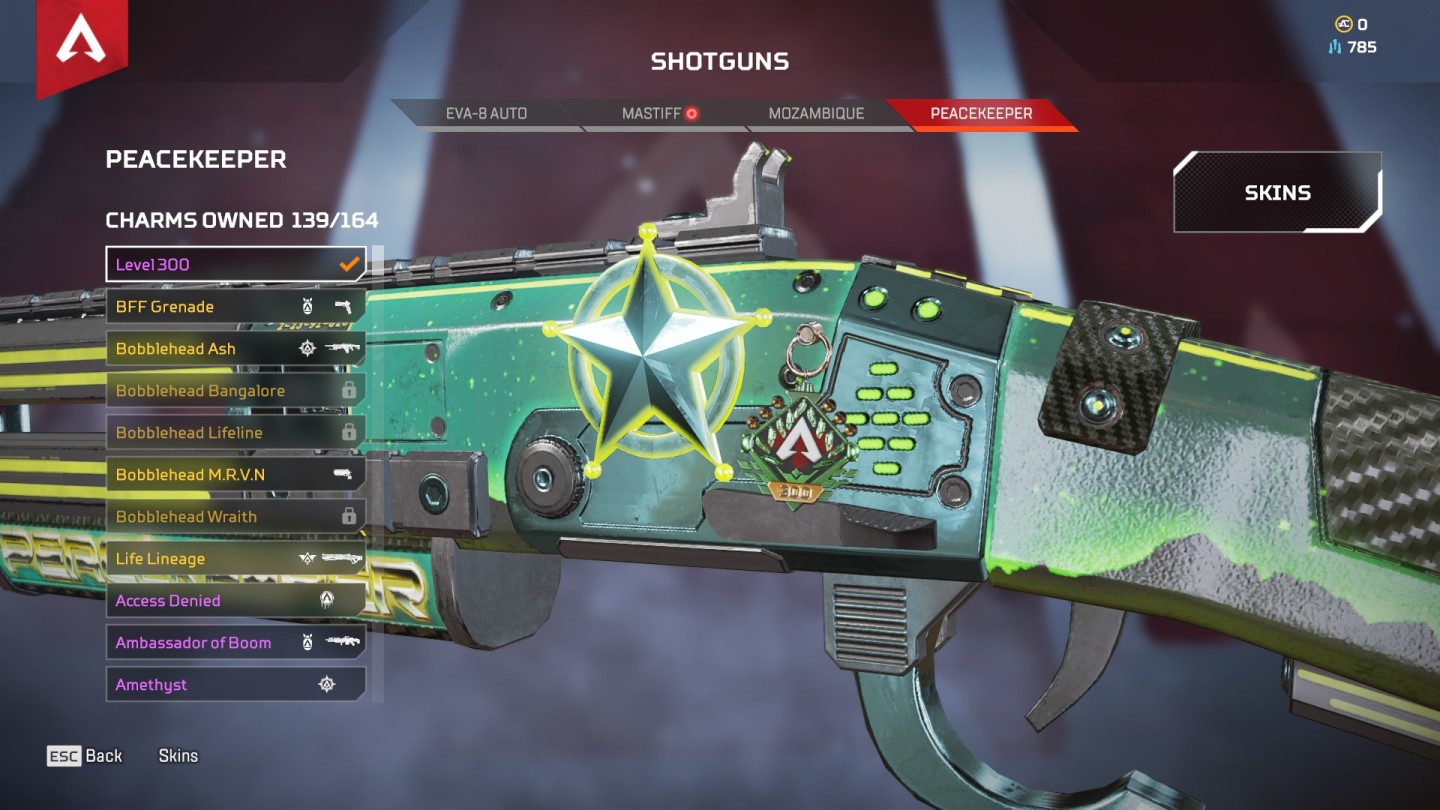Viewport: 1440px width, 810px height.
Task: Click the Peacekeeper tab
Action: coord(980,114)
